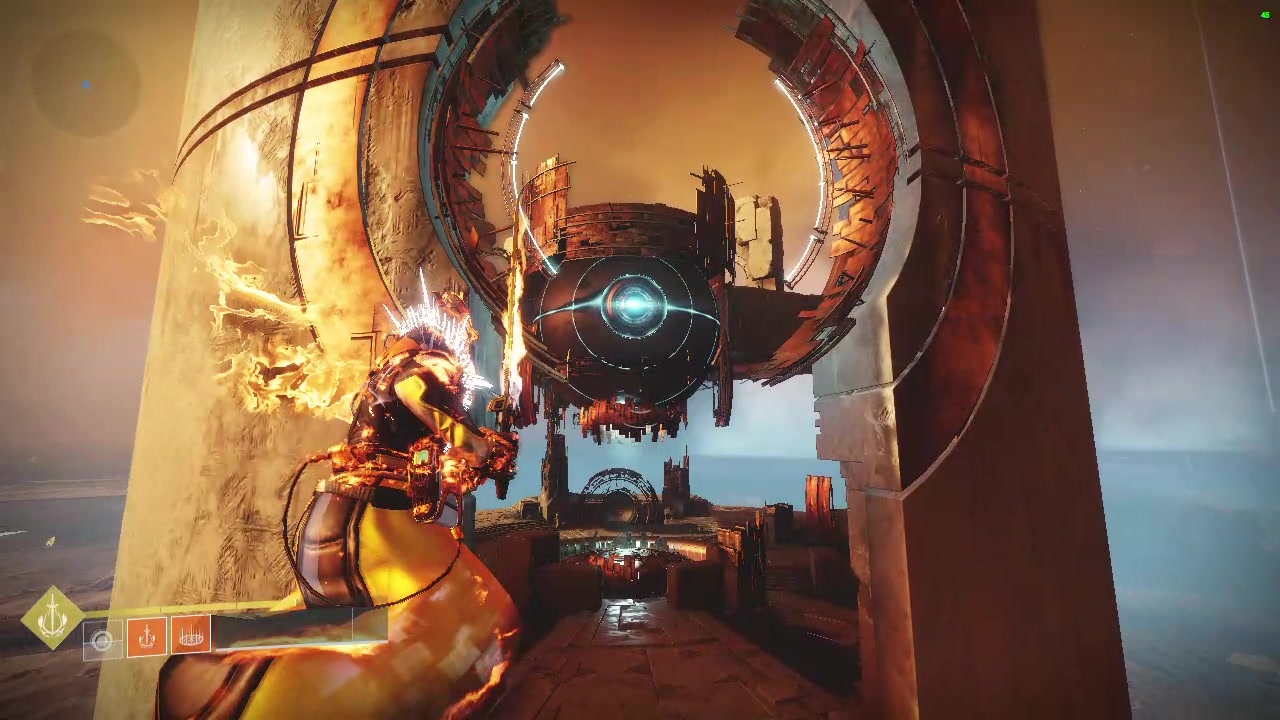
Task: Use the orange sword melee ability square
Action: click(x=146, y=636)
